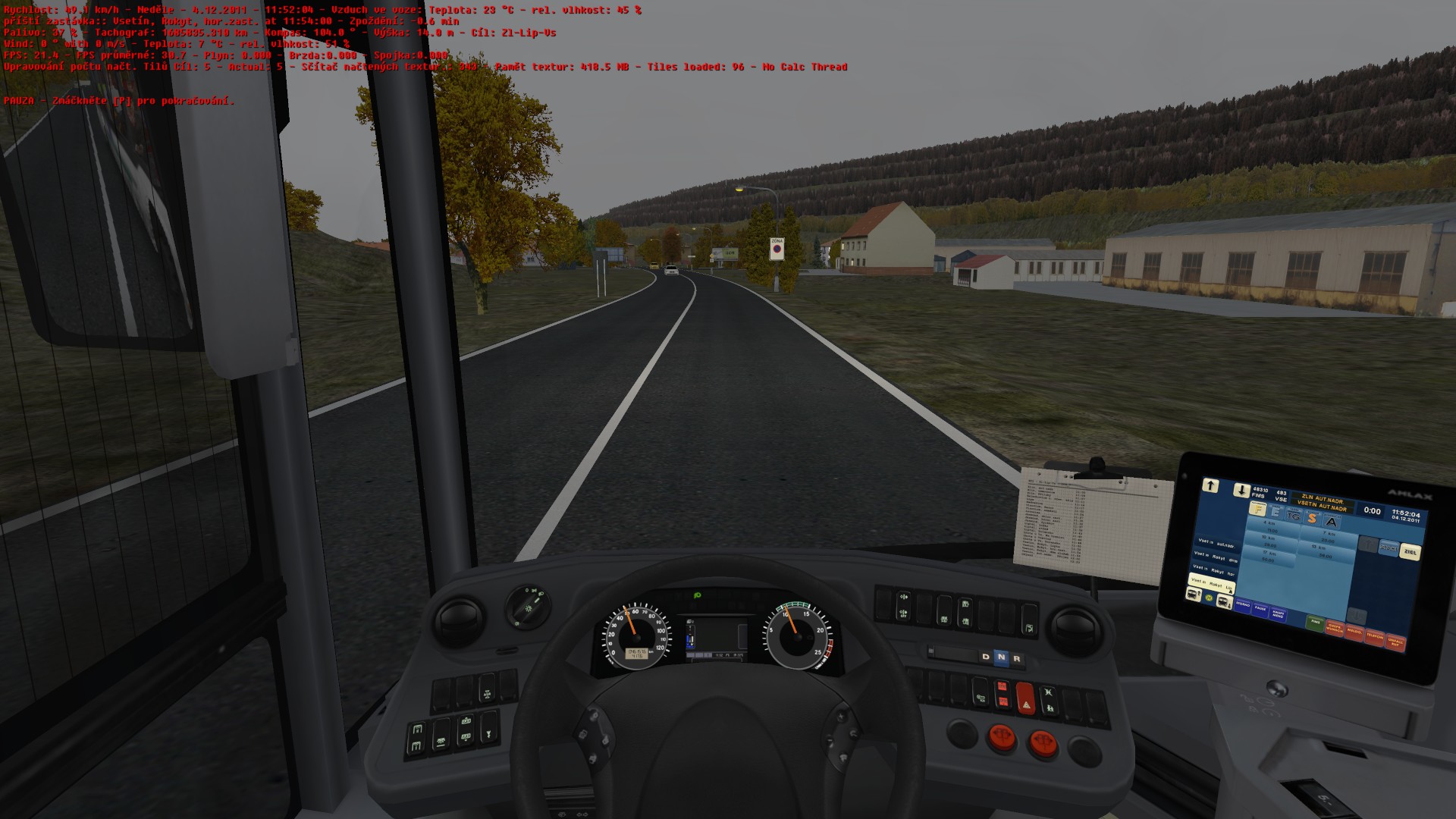Trigger the red Unfall Ruf button
The width and height of the screenshot is (1456, 819).
click(x=1395, y=642)
